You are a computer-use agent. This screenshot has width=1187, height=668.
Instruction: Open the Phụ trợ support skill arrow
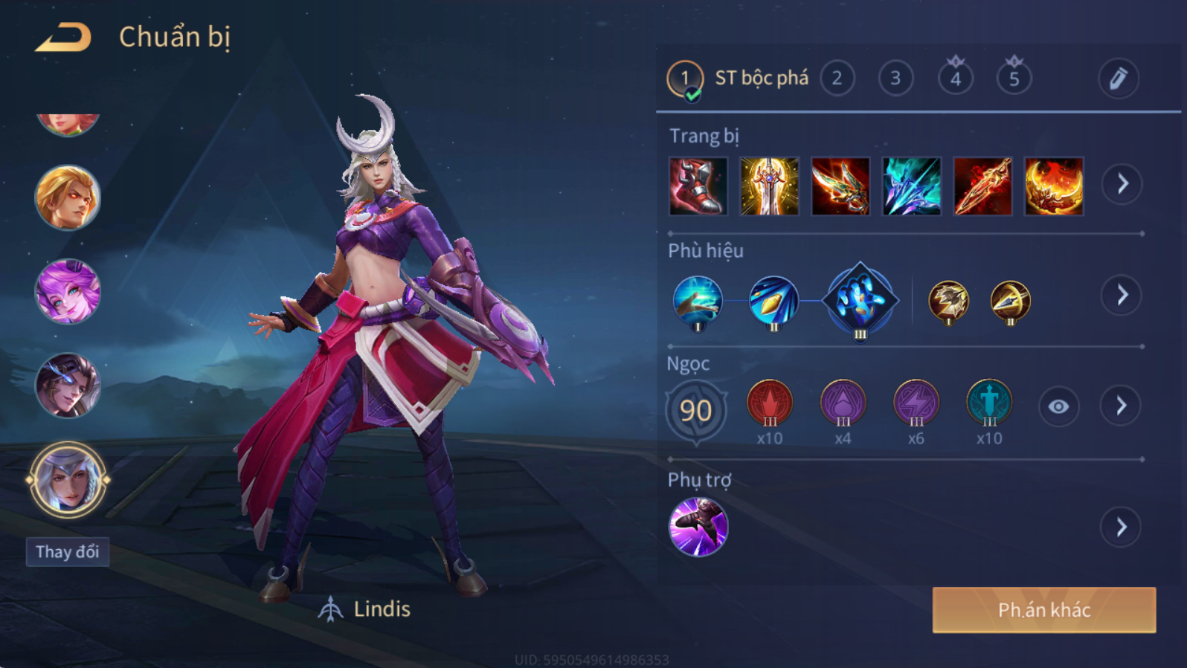click(1122, 527)
